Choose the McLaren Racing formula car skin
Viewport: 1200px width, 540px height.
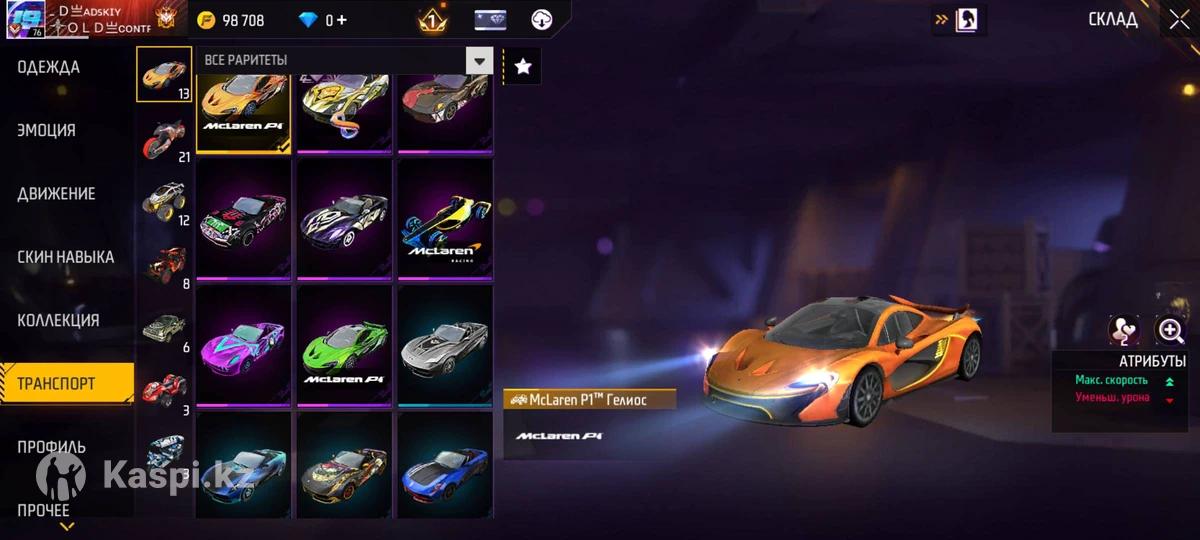(445, 219)
